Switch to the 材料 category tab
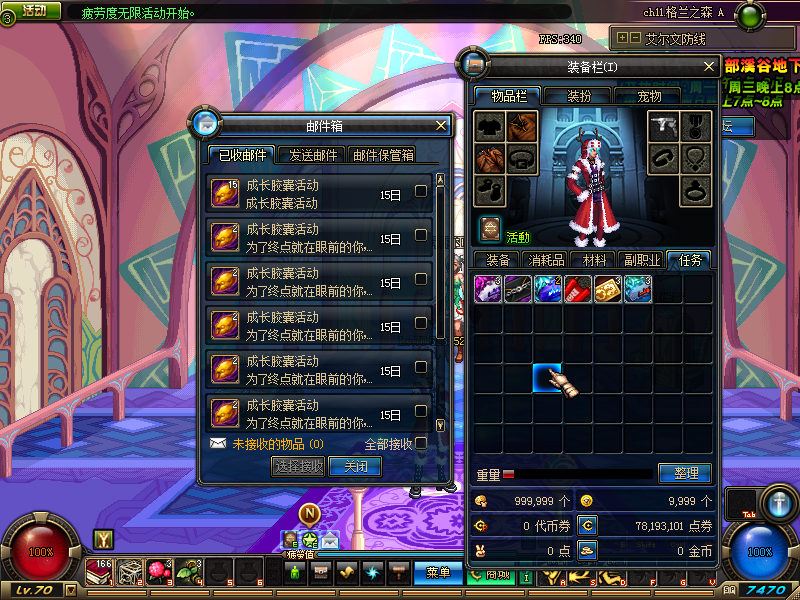The height and width of the screenshot is (600, 800). (x=594, y=260)
